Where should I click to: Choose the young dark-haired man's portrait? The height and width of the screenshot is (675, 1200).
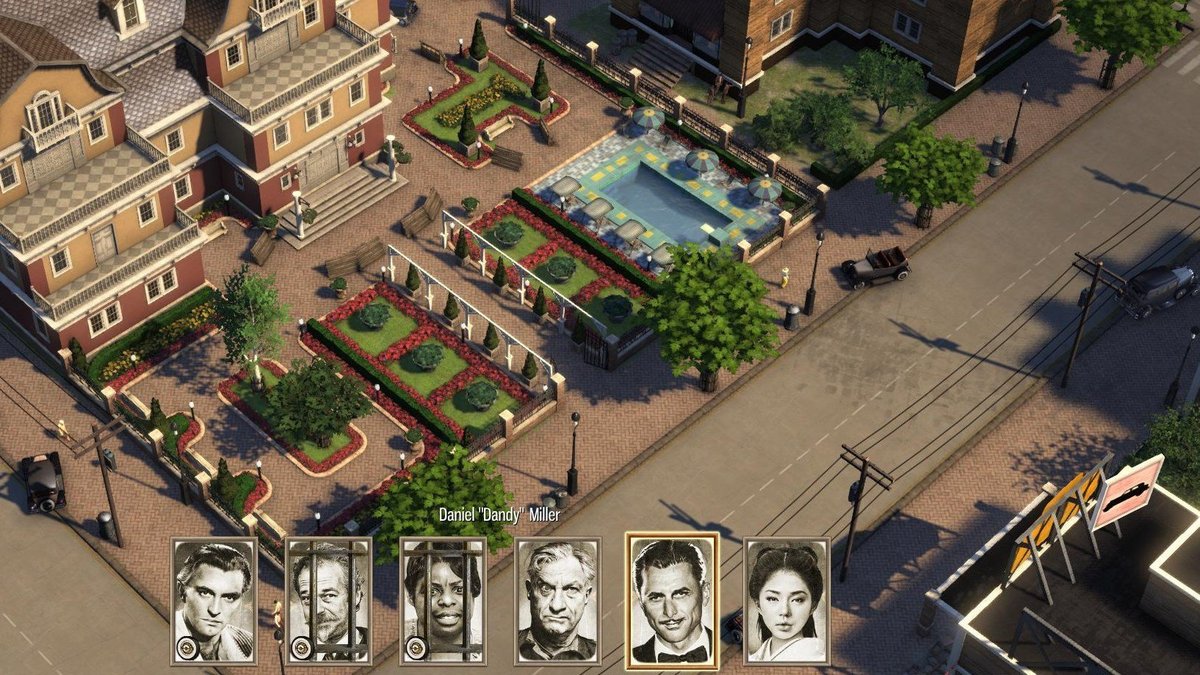tap(214, 601)
